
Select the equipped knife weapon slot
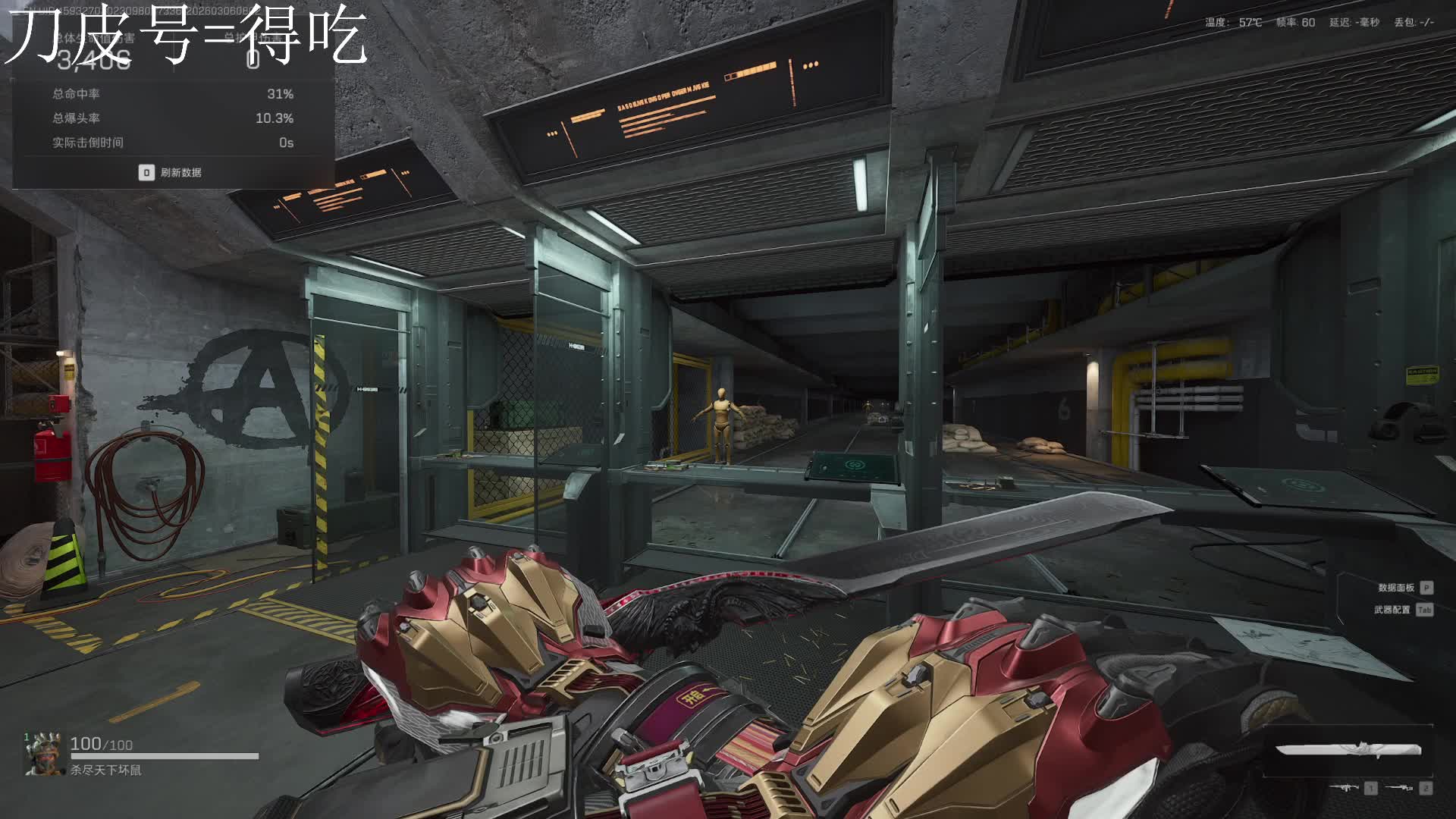coord(1348,750)
